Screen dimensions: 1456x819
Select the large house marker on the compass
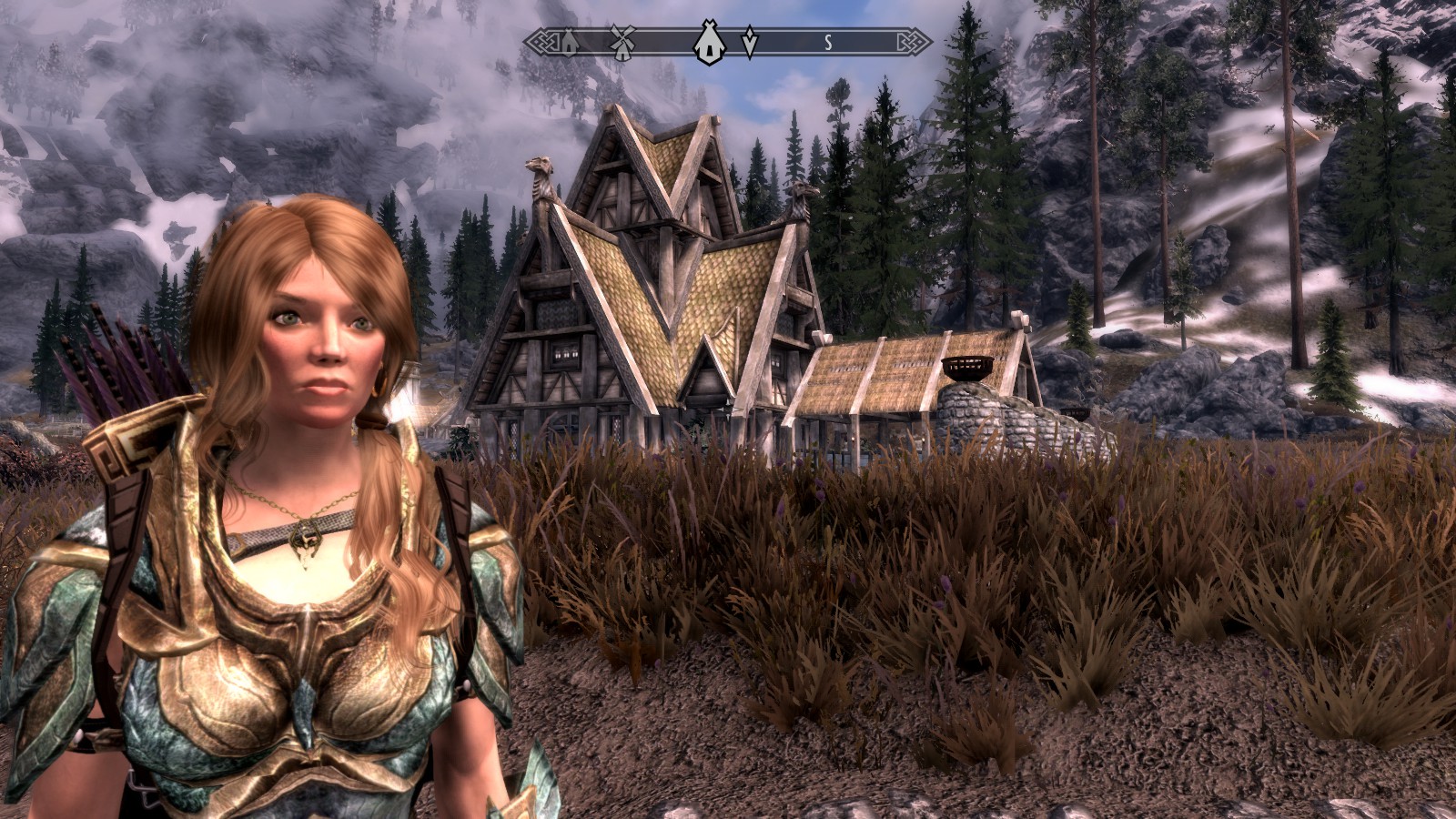pyautogui.click(x=708, y=43)
